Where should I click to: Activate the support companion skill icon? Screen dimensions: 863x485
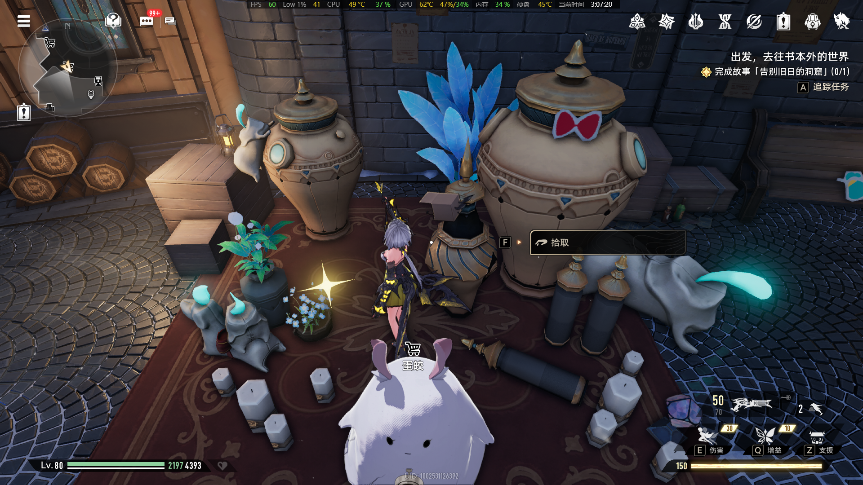coord(819,437)
